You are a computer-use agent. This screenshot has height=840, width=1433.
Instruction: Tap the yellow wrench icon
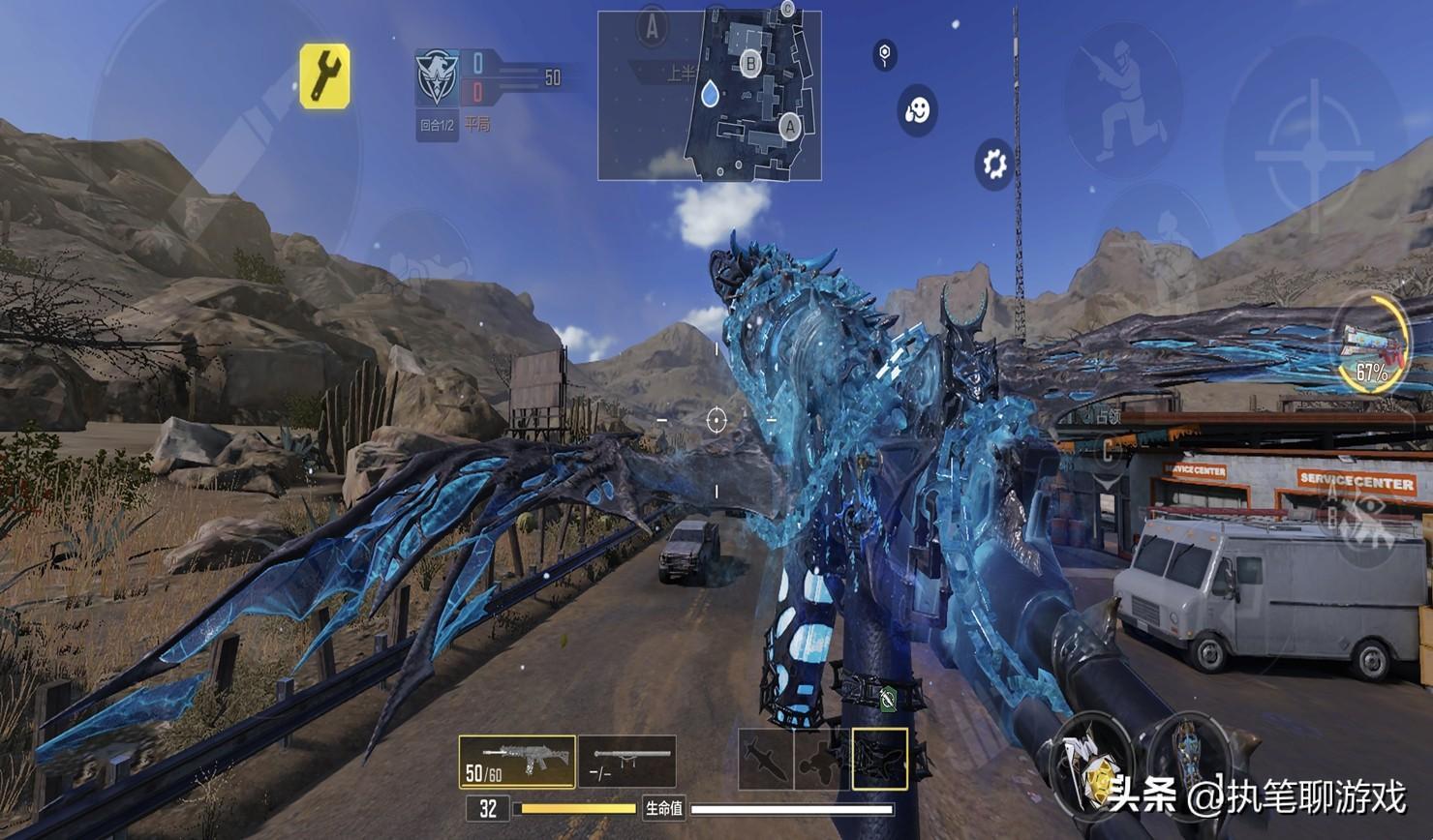(x=324, y=75)
